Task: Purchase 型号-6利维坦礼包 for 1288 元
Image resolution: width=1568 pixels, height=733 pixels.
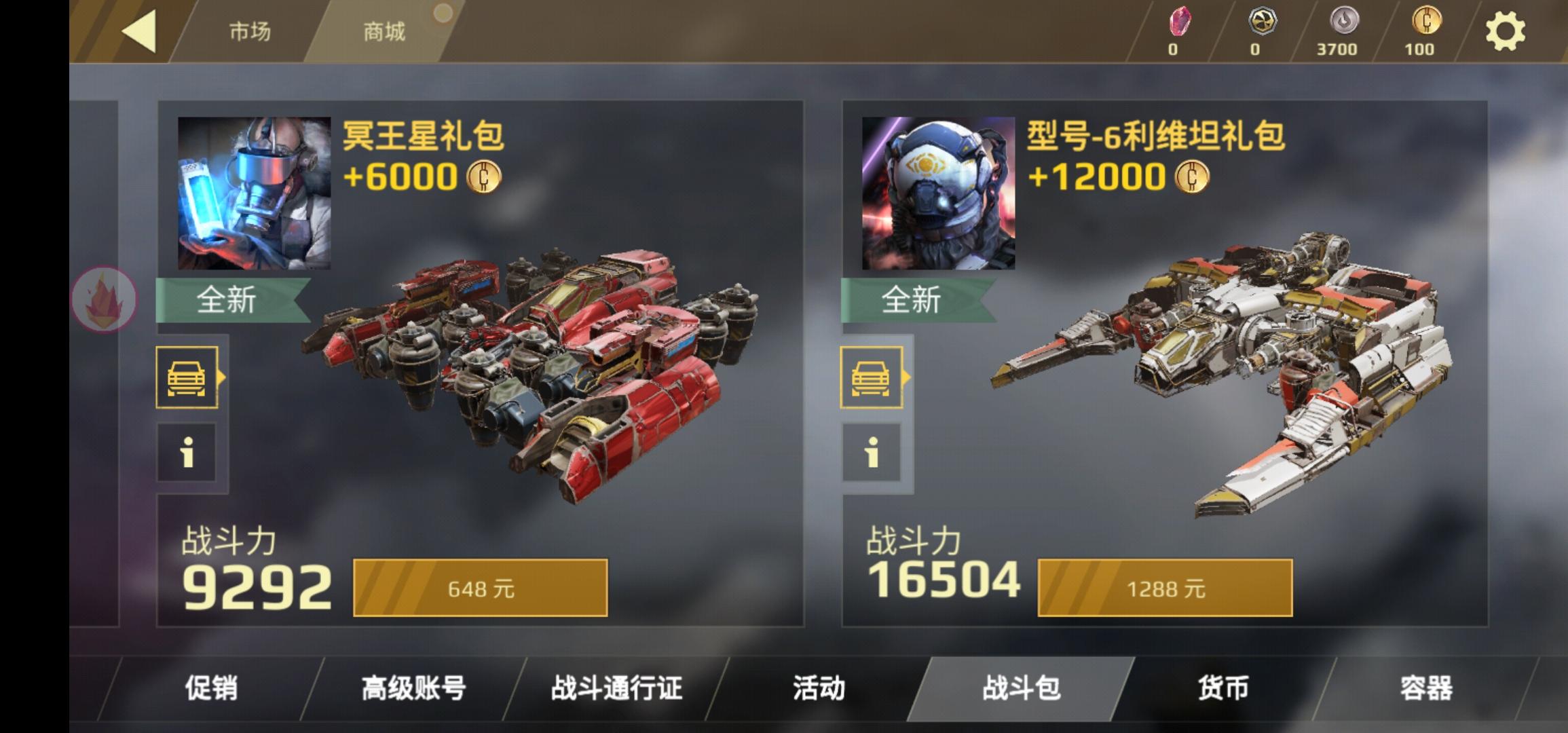Action: (x=1165, y=588)
